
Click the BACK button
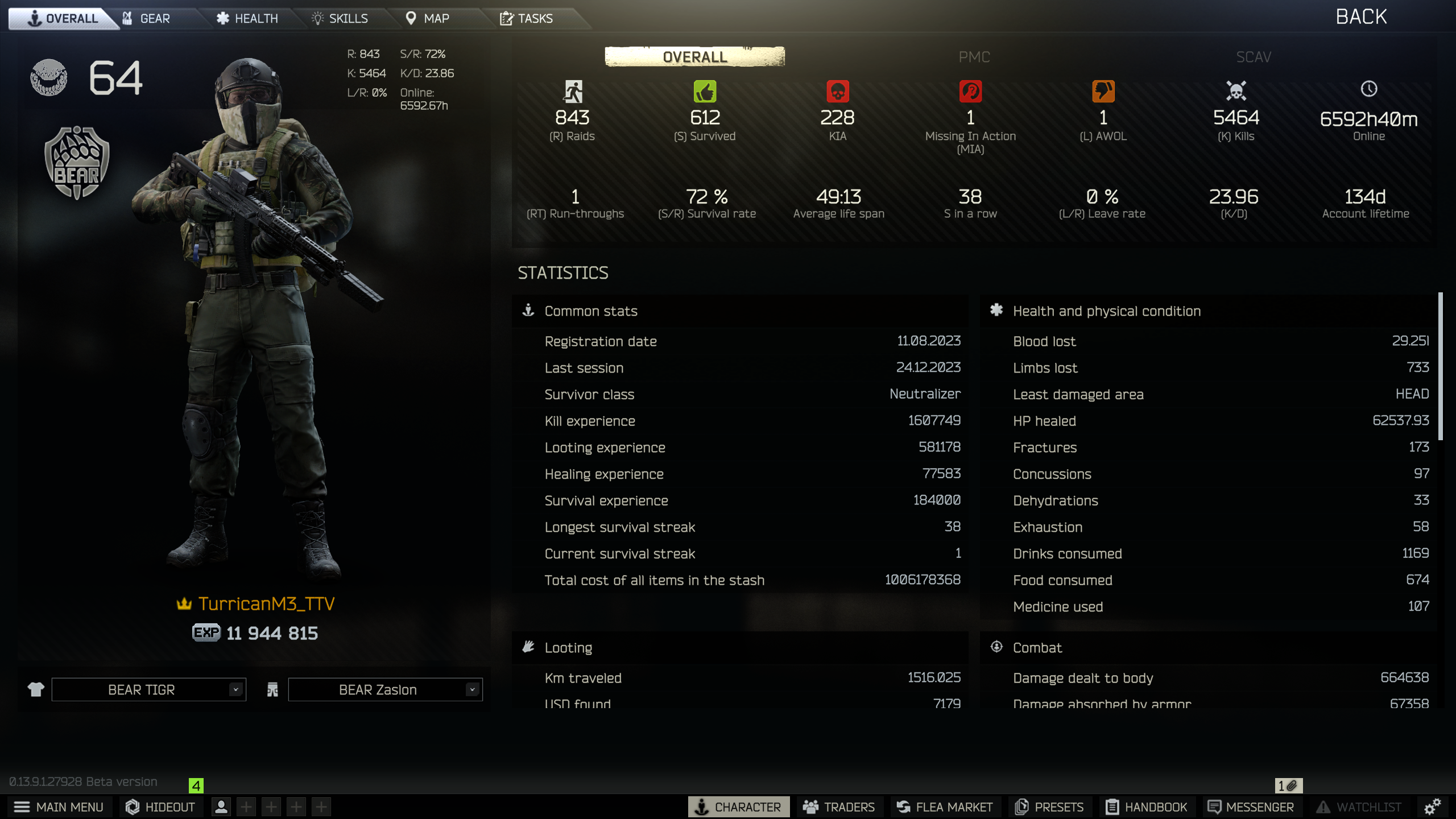(1361, 16)
